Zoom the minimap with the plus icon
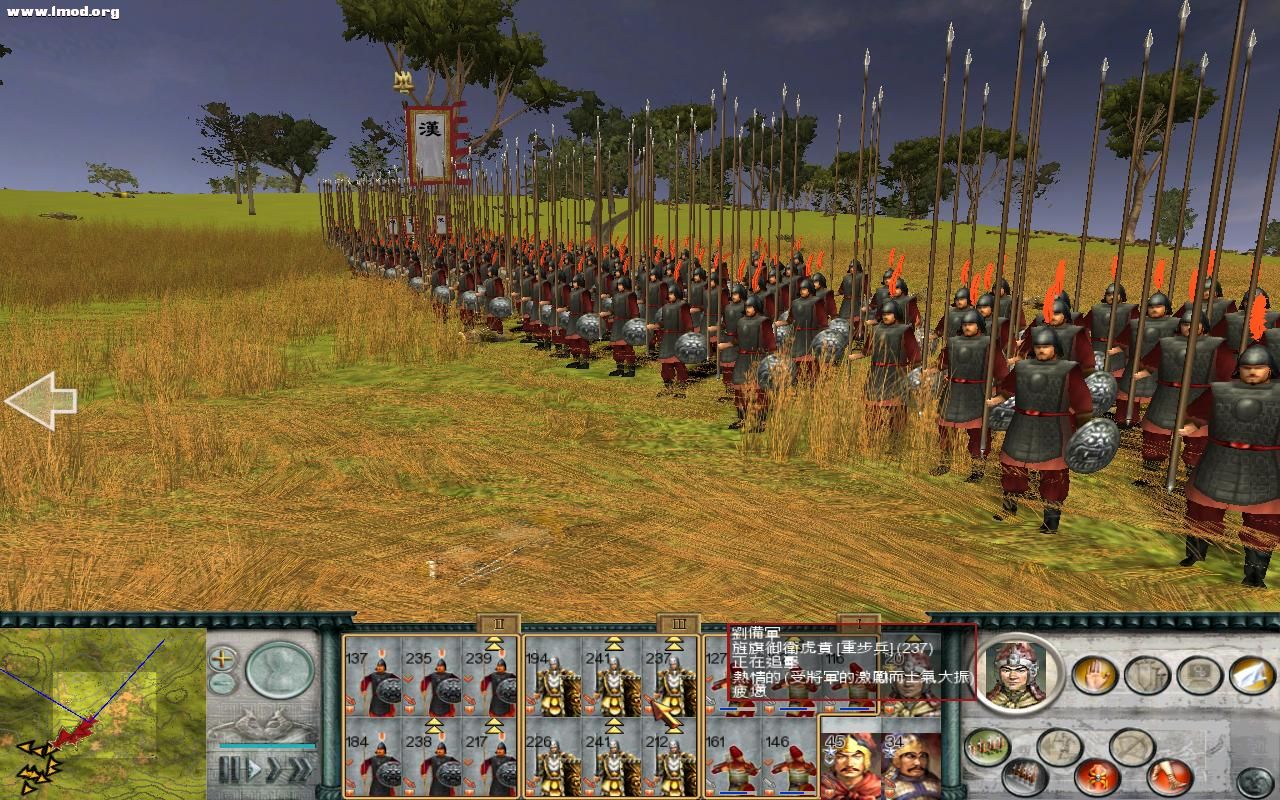 tap(222, 659)
